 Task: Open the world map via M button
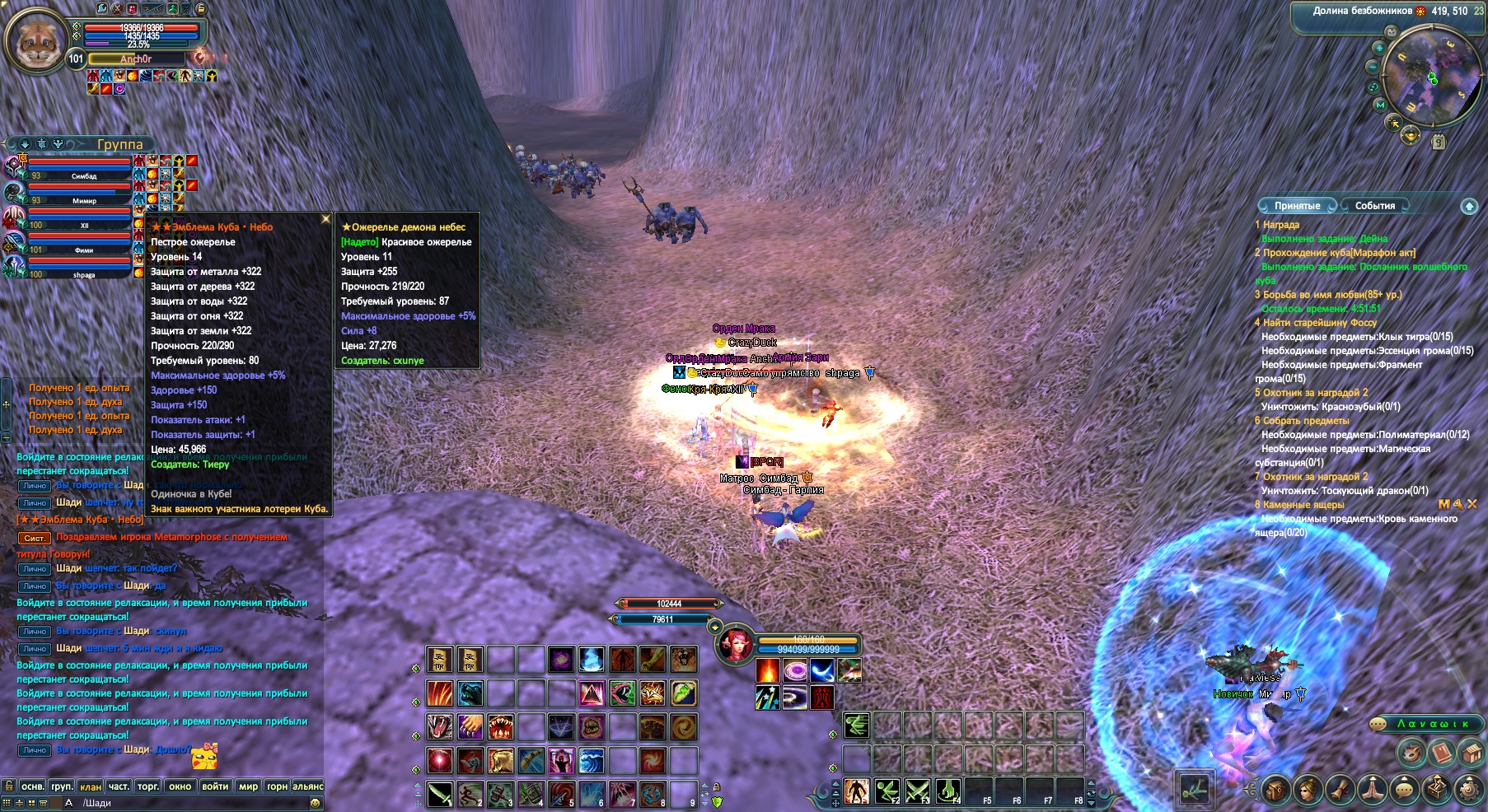tap(1380, 105)
